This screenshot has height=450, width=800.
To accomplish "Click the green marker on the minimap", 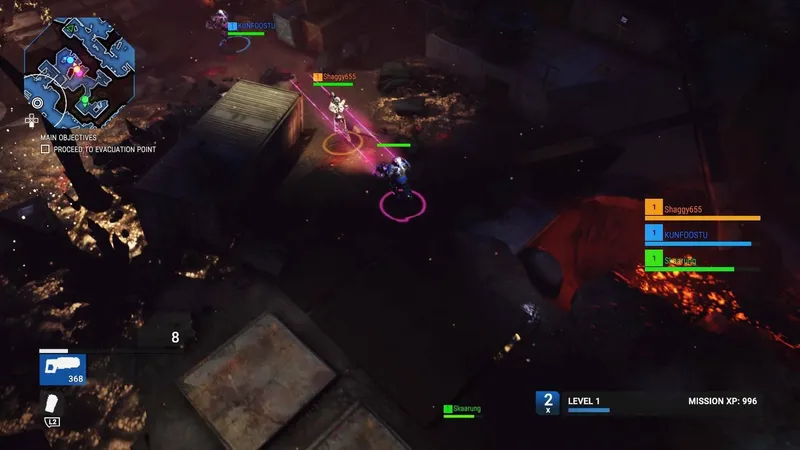I will 86,100.
